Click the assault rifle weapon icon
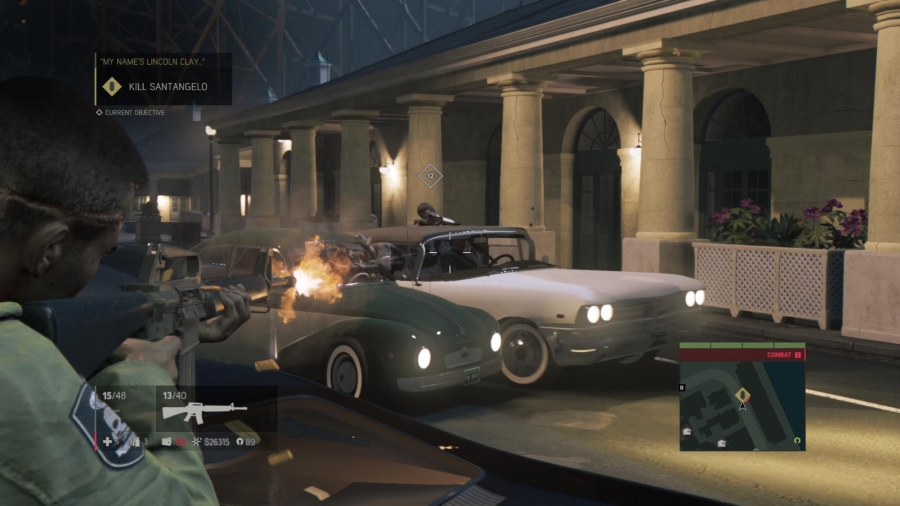The width and height of the screenshot is (900, 506). pyautogui.click(x=204, y=412)
